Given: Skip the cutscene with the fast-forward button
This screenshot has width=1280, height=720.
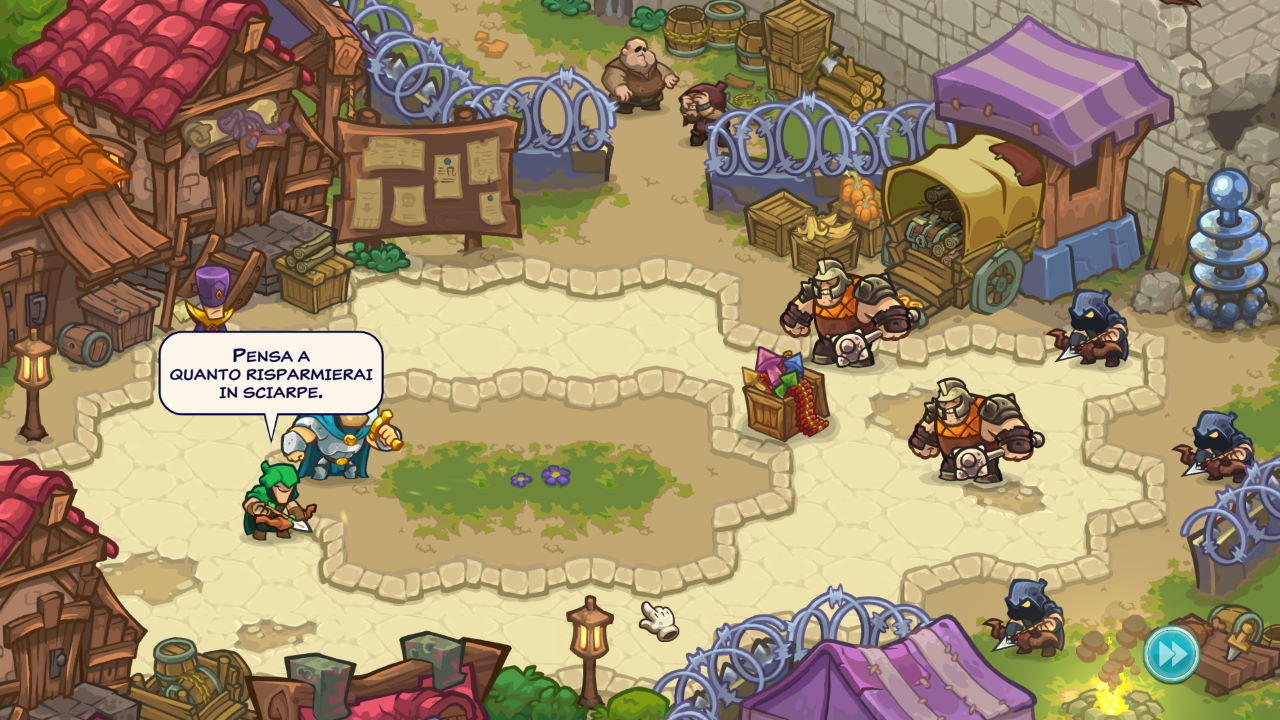Looking at the screenshot, I should (1171, 653).
